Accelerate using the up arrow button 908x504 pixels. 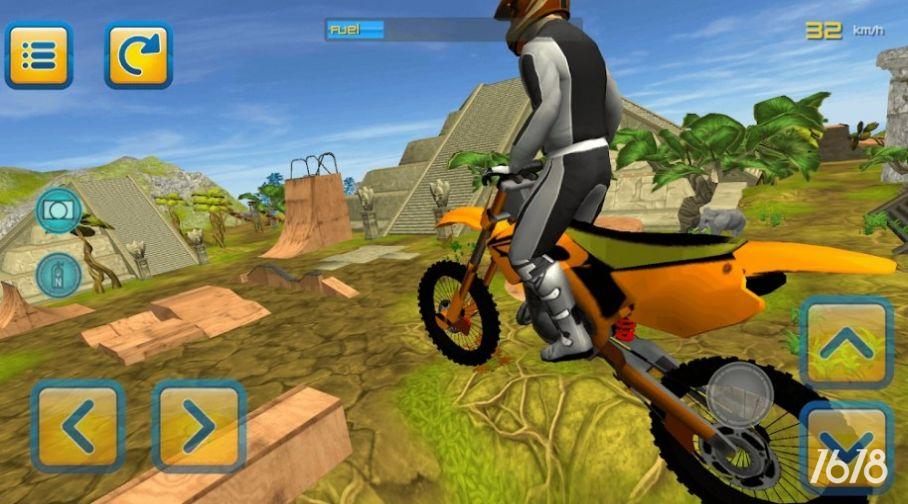pos(846,343)
